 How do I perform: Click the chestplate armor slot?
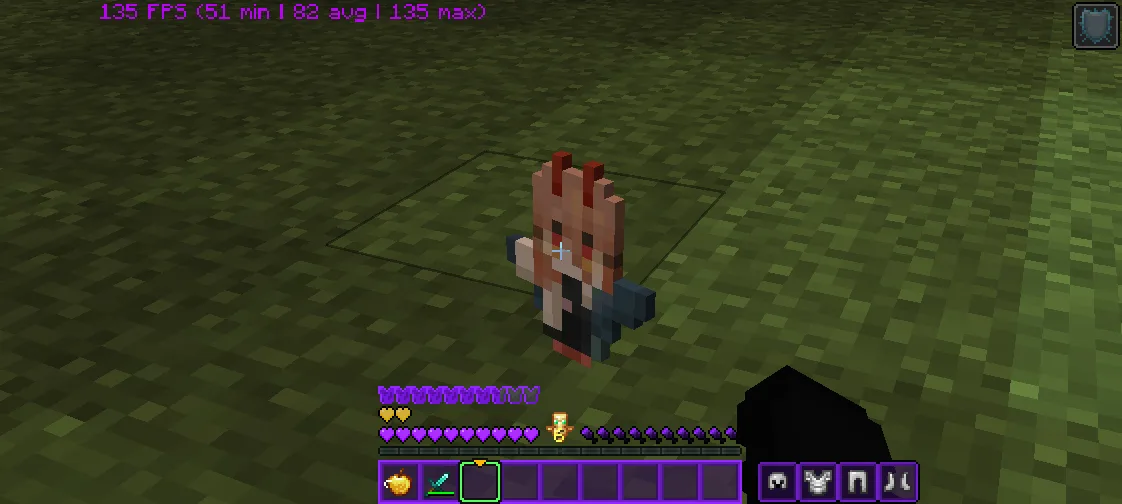(817, 482)
